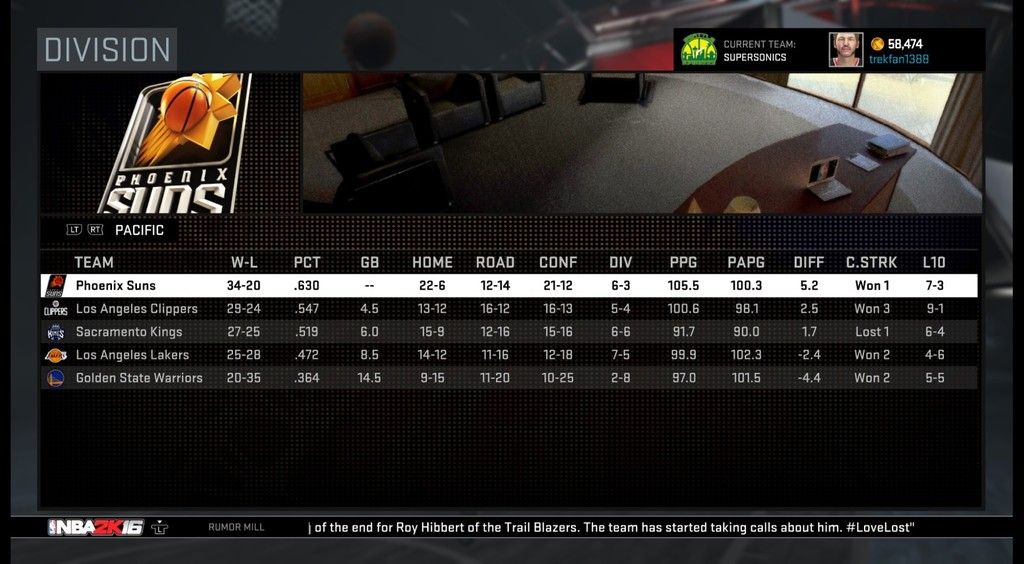Click the PPG column header
The image size is (1024, 564).
[684, 263]
